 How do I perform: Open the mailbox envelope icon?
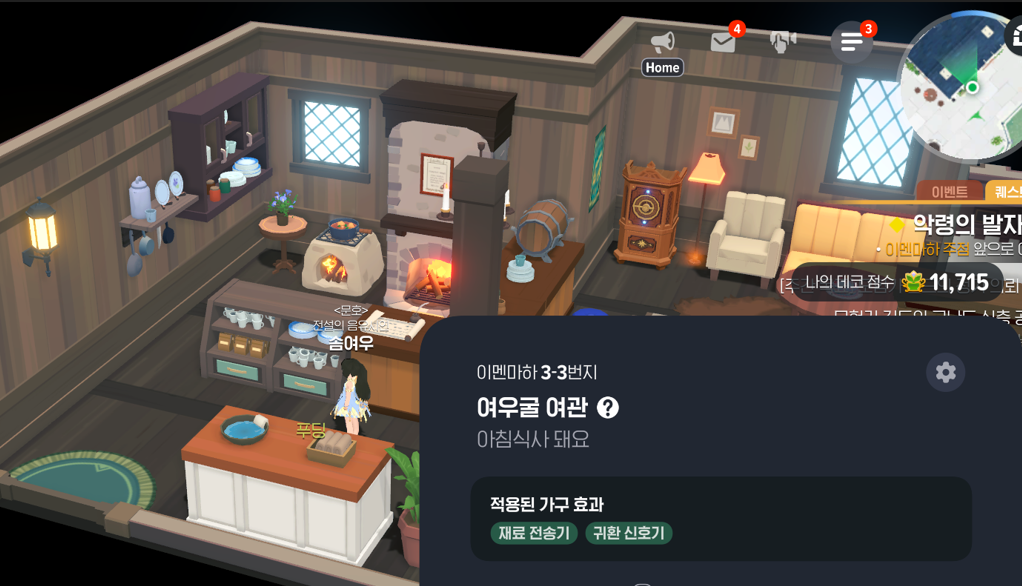point(722,42)
